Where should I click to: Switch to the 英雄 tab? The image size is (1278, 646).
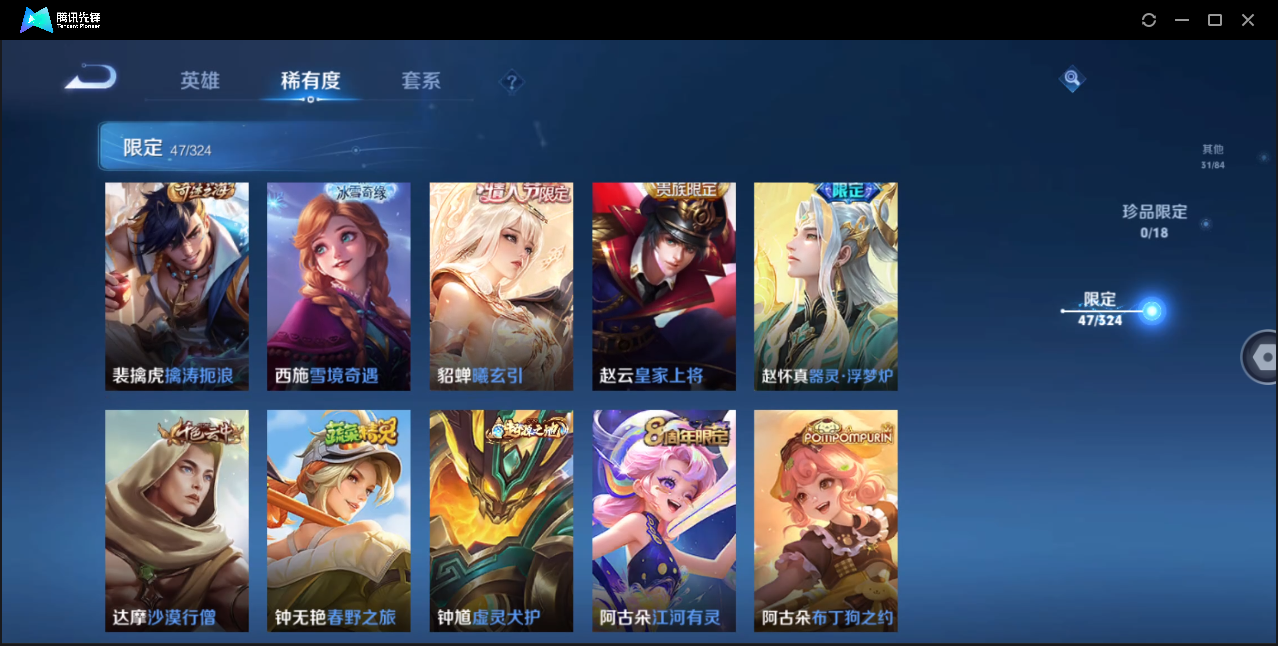click(x=200, y=81)
